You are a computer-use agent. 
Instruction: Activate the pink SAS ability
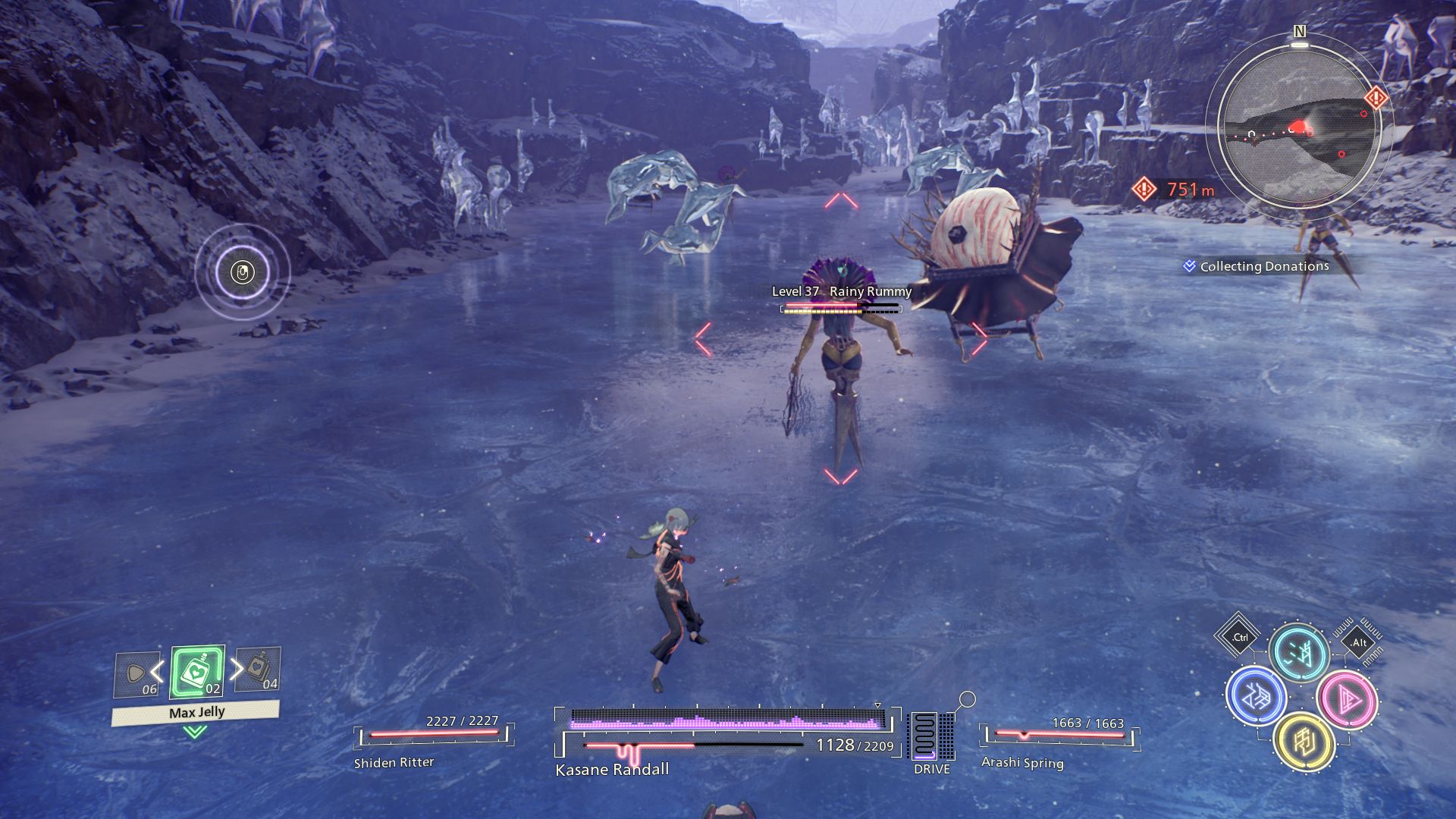(1347, 699)
